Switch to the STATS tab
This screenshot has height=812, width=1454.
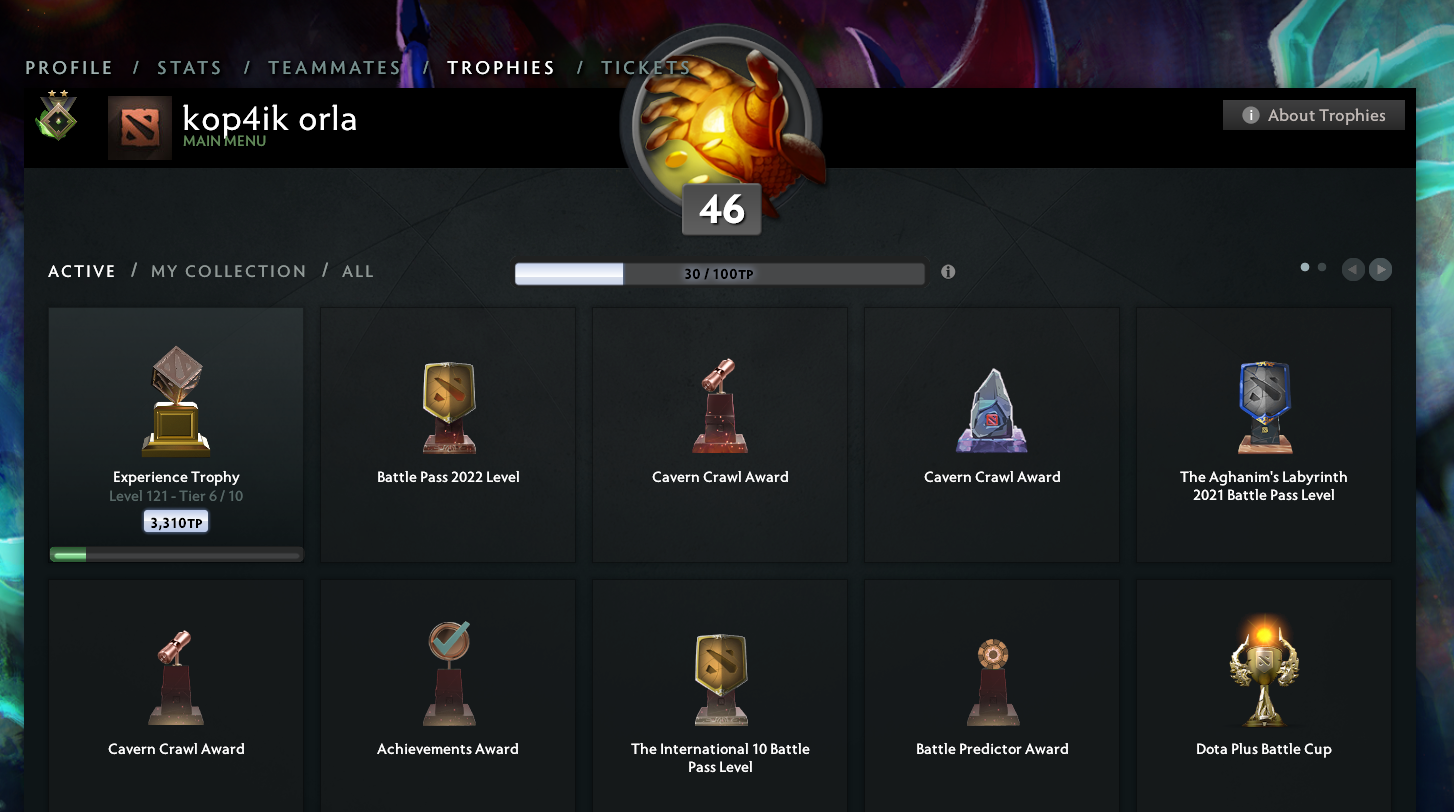(189, 67)
